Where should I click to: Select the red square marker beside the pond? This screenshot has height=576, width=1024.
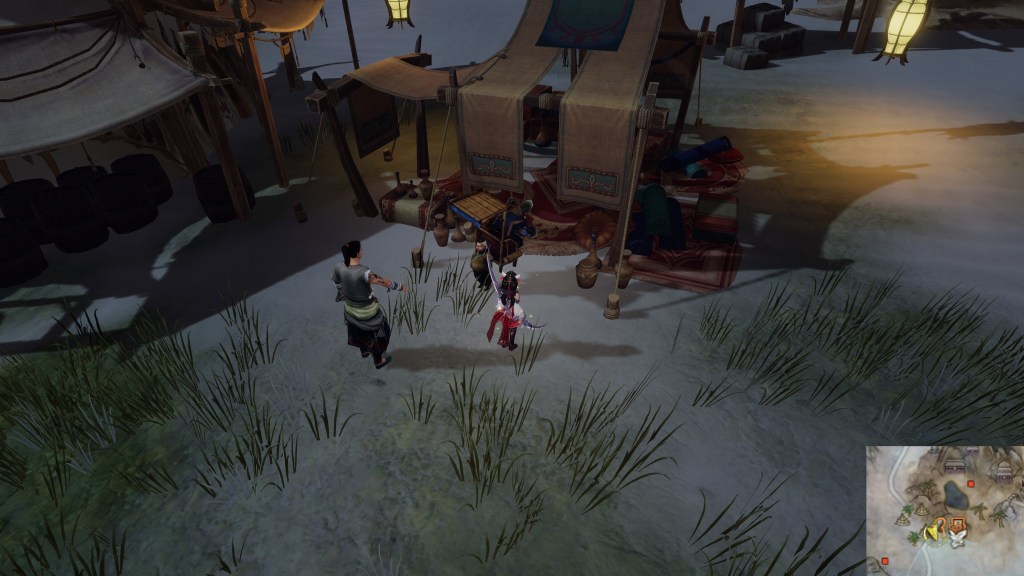click(969, 484)
